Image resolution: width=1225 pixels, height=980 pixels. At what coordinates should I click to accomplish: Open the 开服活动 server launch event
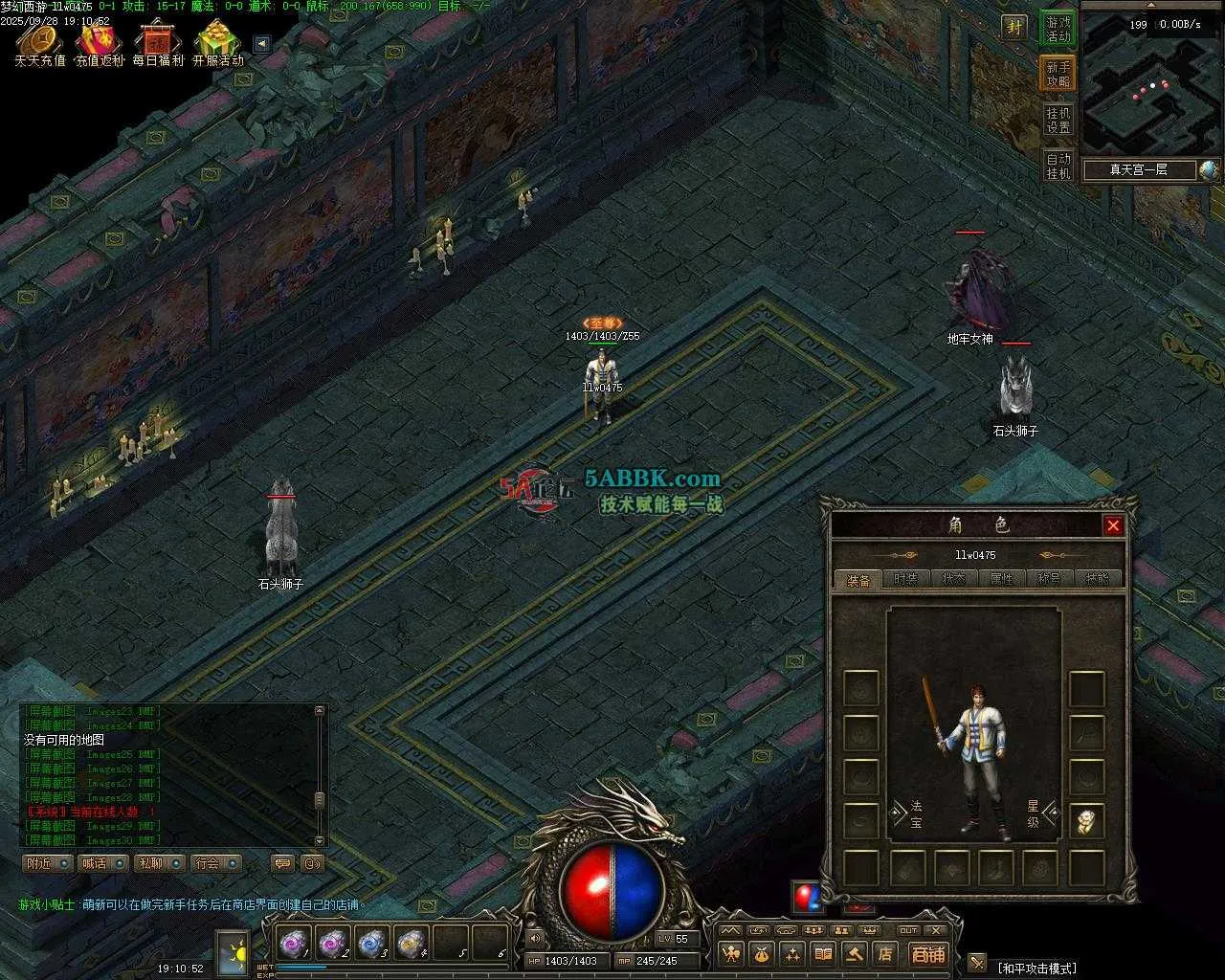click(218, 43)
